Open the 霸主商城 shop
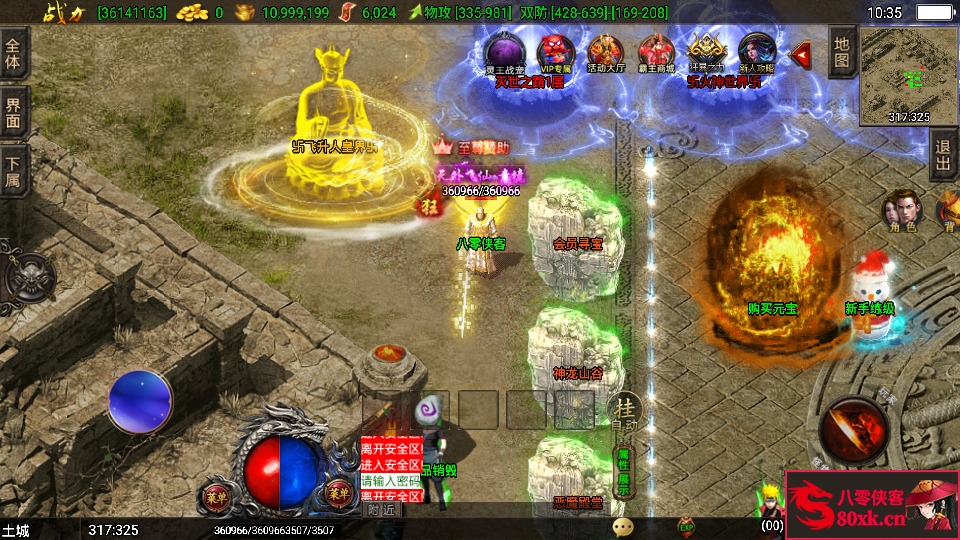This screenshot has width=960, height=540. click(657, 51)
